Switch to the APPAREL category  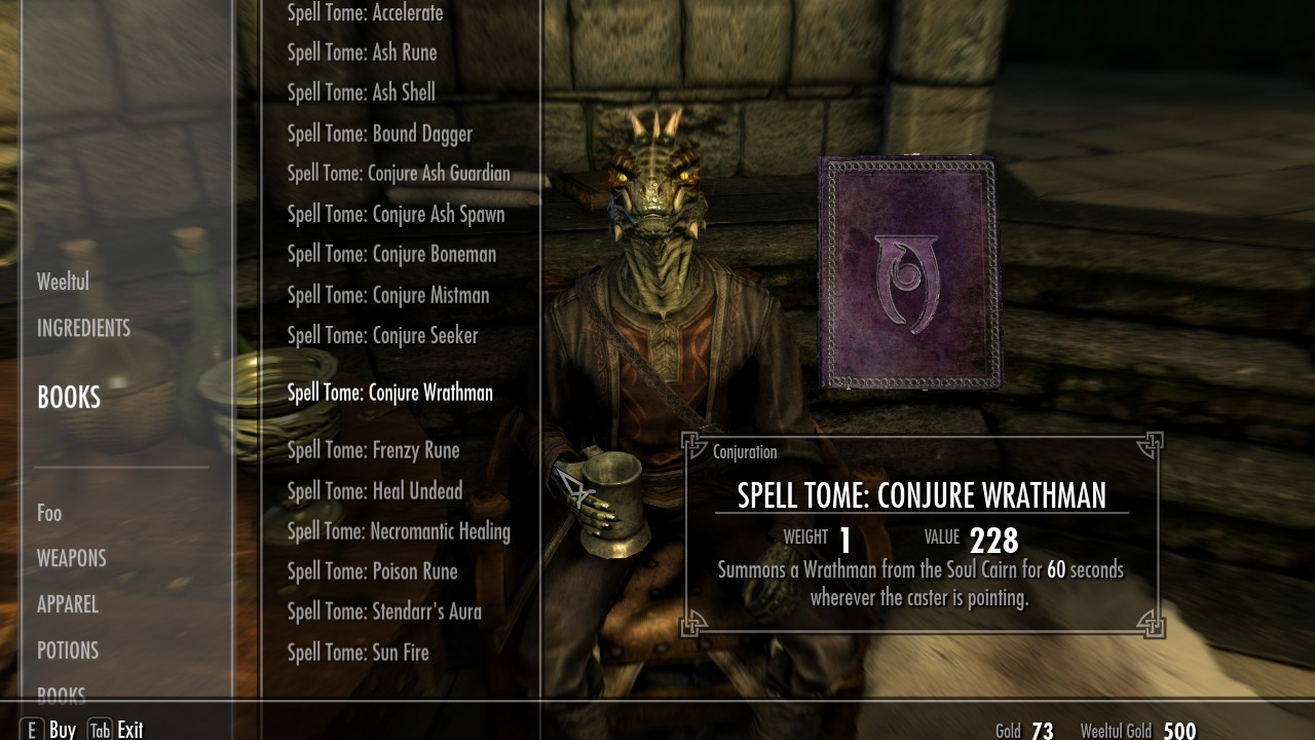(x=67, y=604)
